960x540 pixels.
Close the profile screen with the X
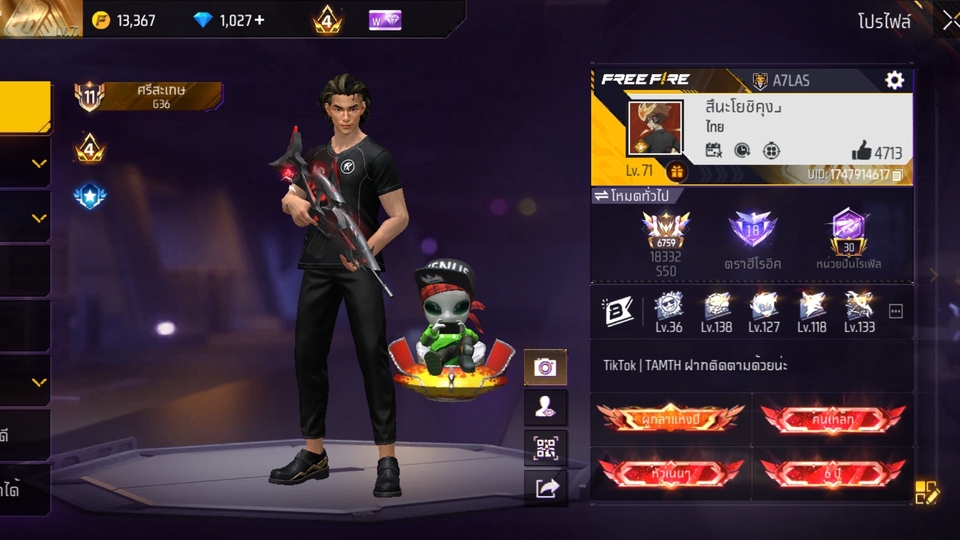coord(949,21)
